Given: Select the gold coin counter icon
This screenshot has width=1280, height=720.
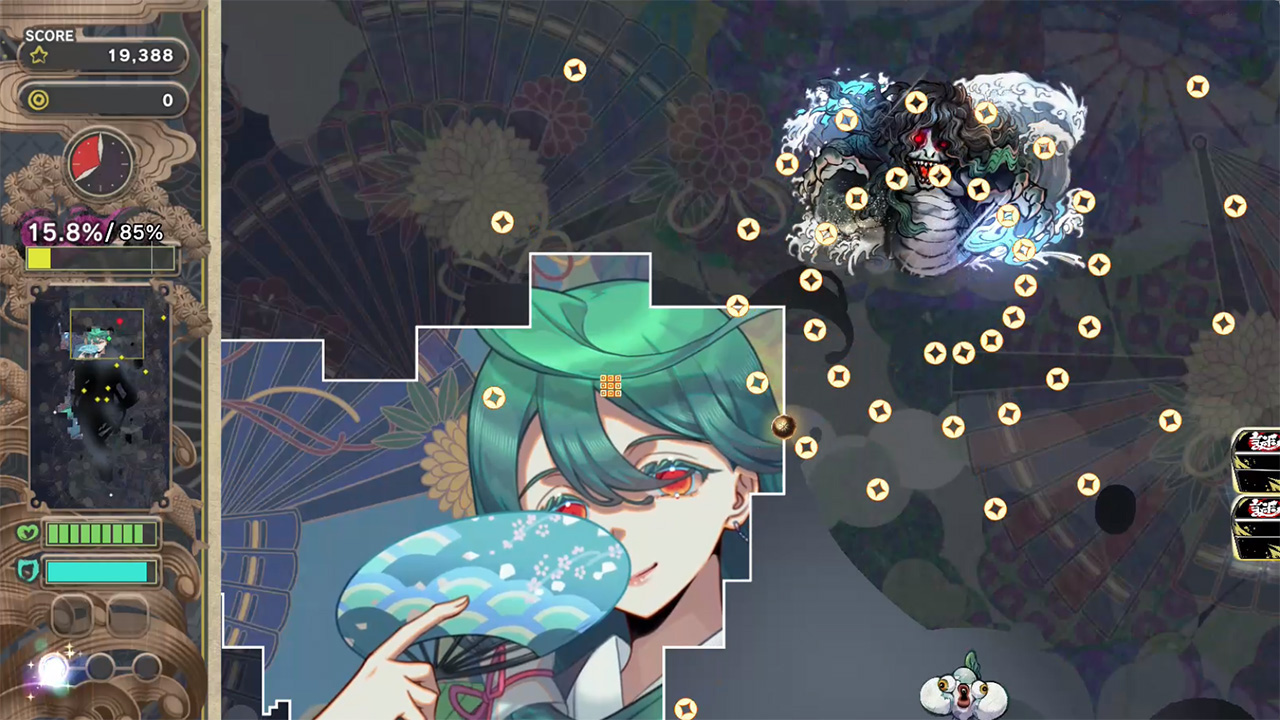Looking at the screenshot, I should [x=39, y=99].
